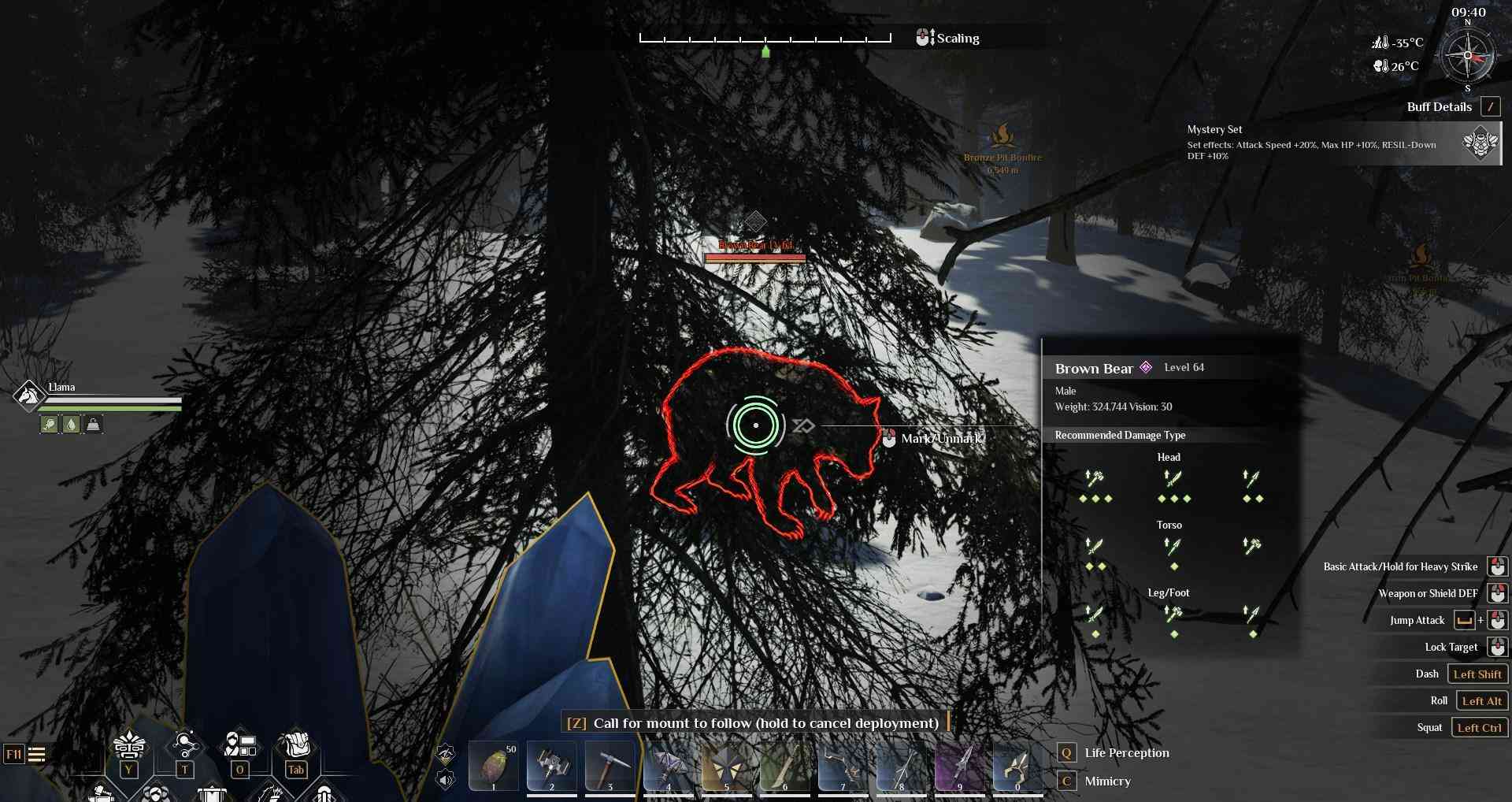Equip the curved blade in slot 6

click(x=785, y=765)
